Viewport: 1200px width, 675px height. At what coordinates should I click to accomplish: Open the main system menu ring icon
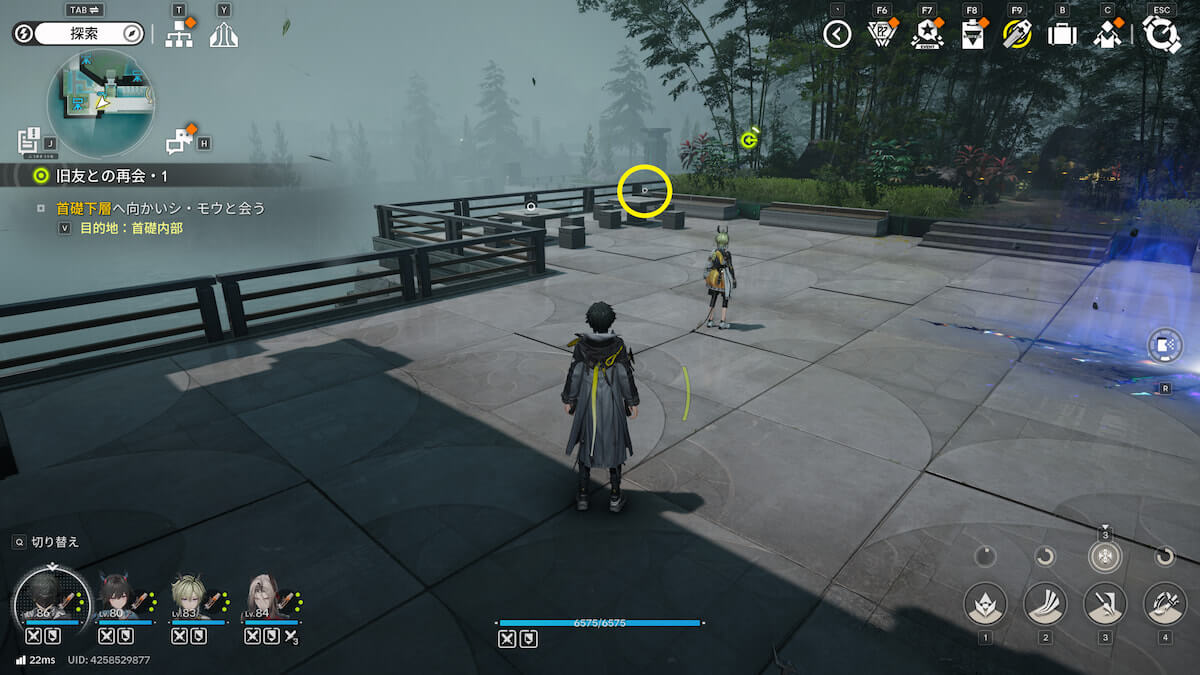pos(1161,34)
